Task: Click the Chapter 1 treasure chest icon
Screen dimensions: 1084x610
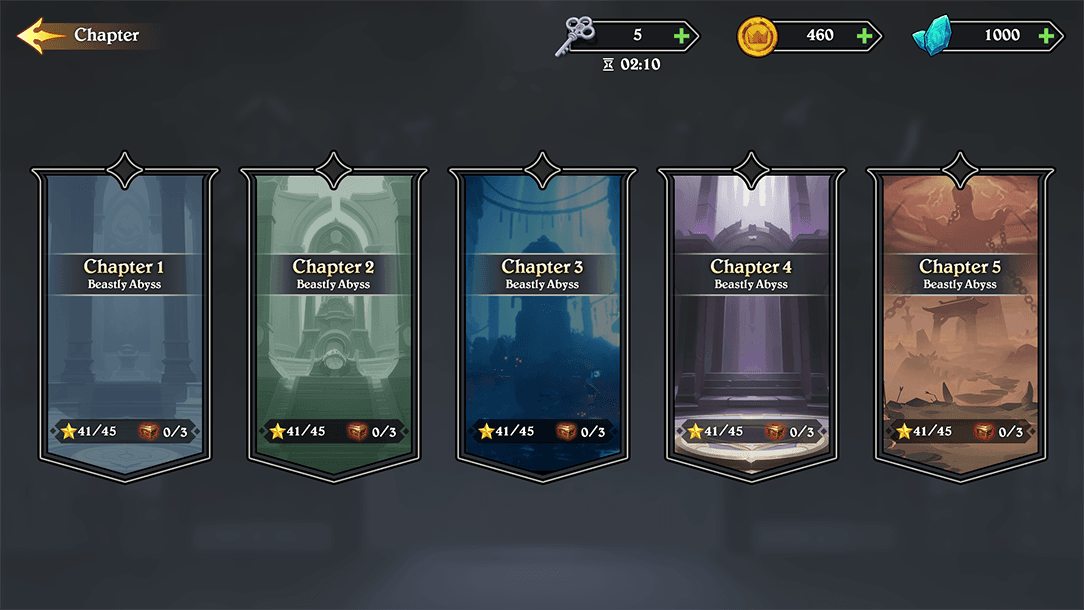Action: pos(148,432)
